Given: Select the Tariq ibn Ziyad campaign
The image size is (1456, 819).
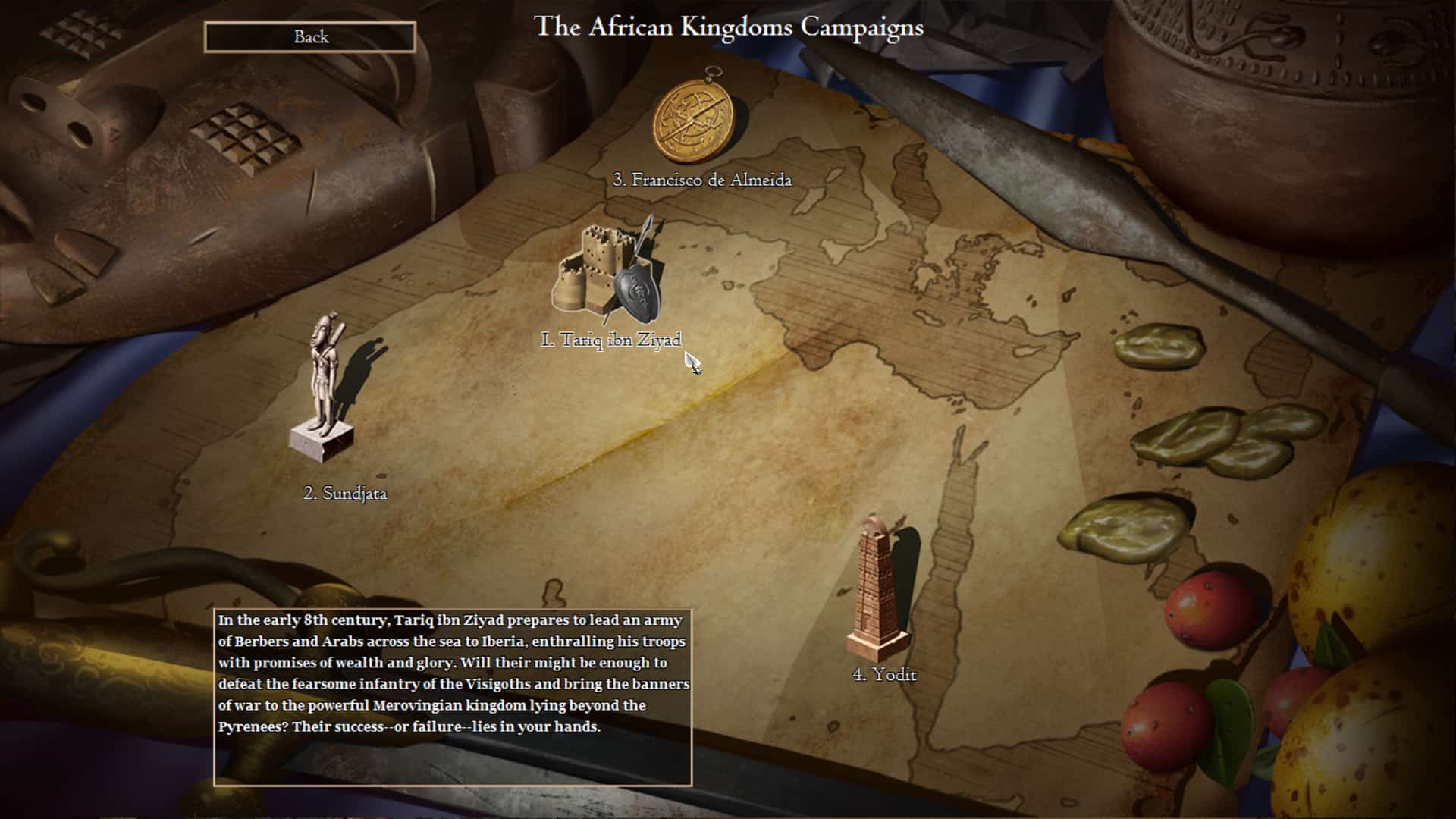Looking at the screenshot, I should click(608, 271).
